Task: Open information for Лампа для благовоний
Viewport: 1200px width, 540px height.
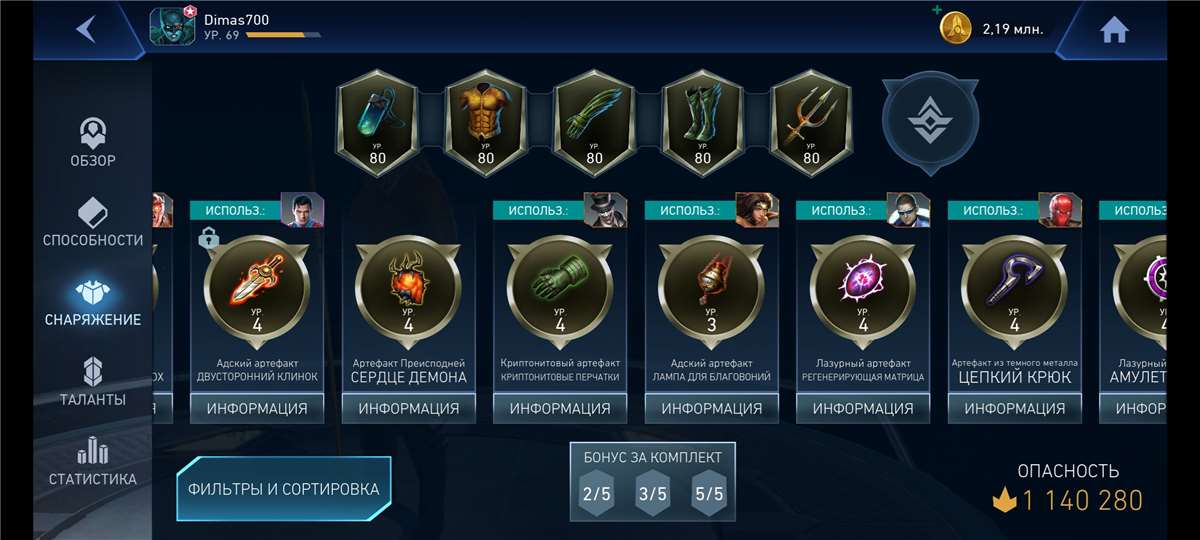Action: point(711,408)
